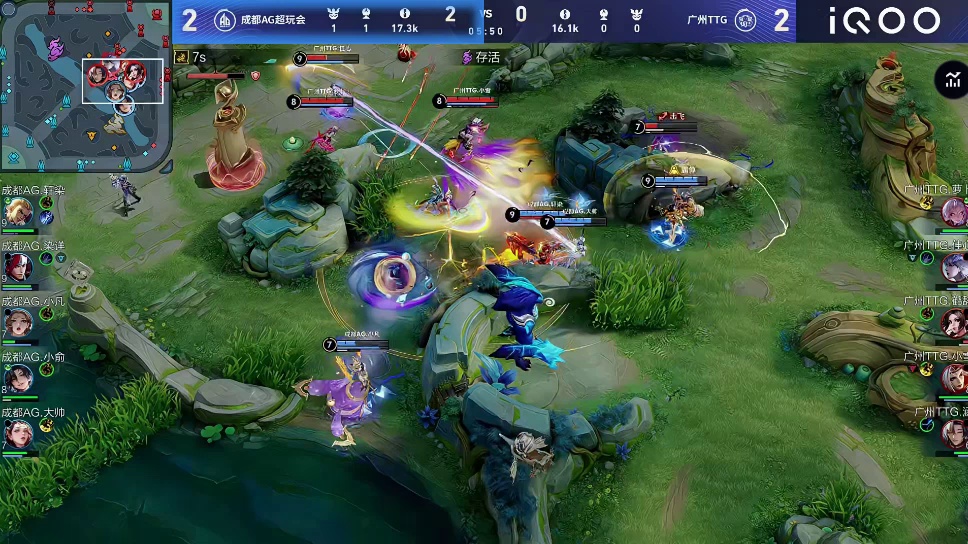Spectate 成都AG.大帅 via portrait
Image resolution: width=968 pixels, height=544 pixels.
click(x=17, y=433)
